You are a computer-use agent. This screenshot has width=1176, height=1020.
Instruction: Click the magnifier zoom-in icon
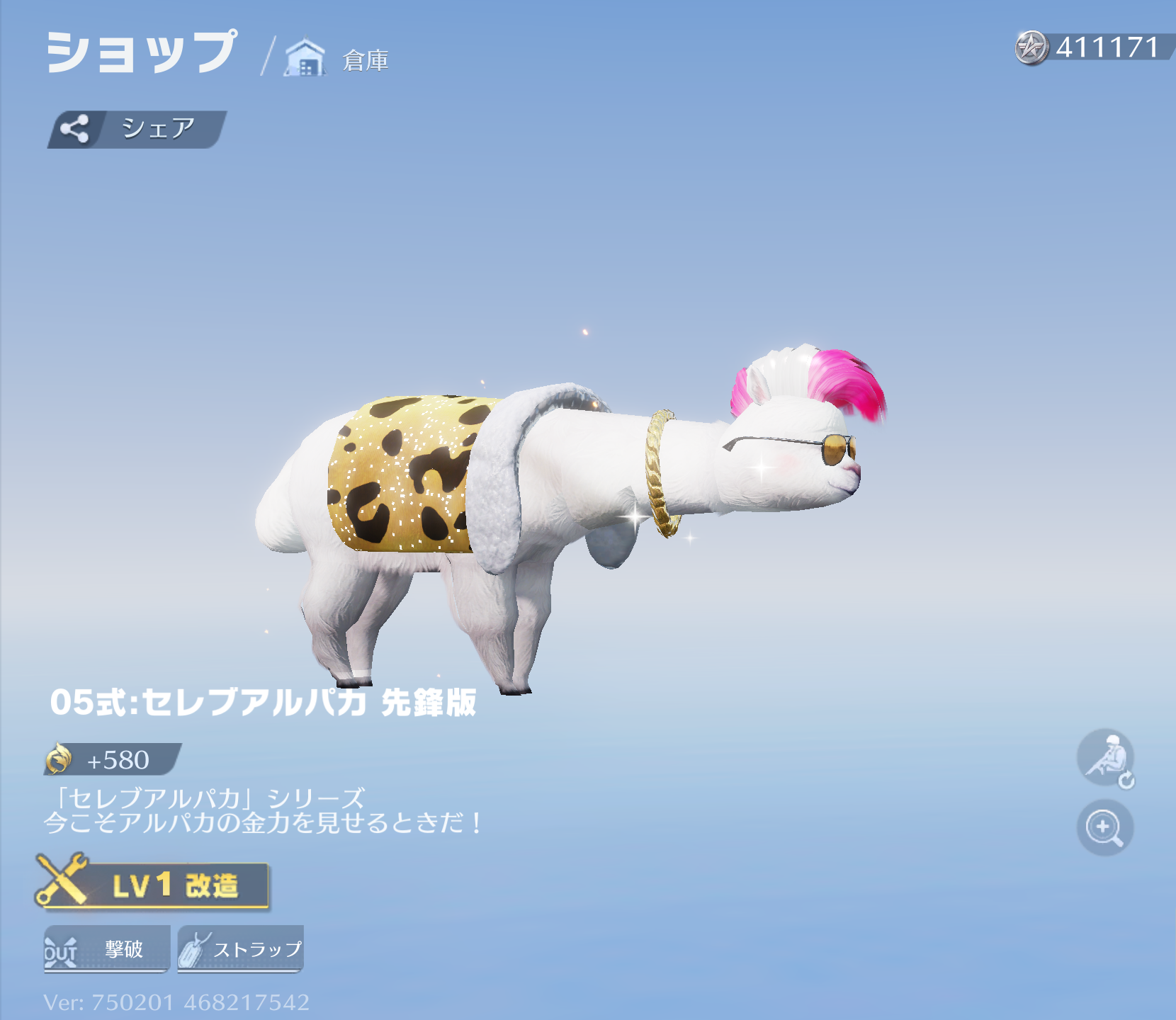point(1104,827)
